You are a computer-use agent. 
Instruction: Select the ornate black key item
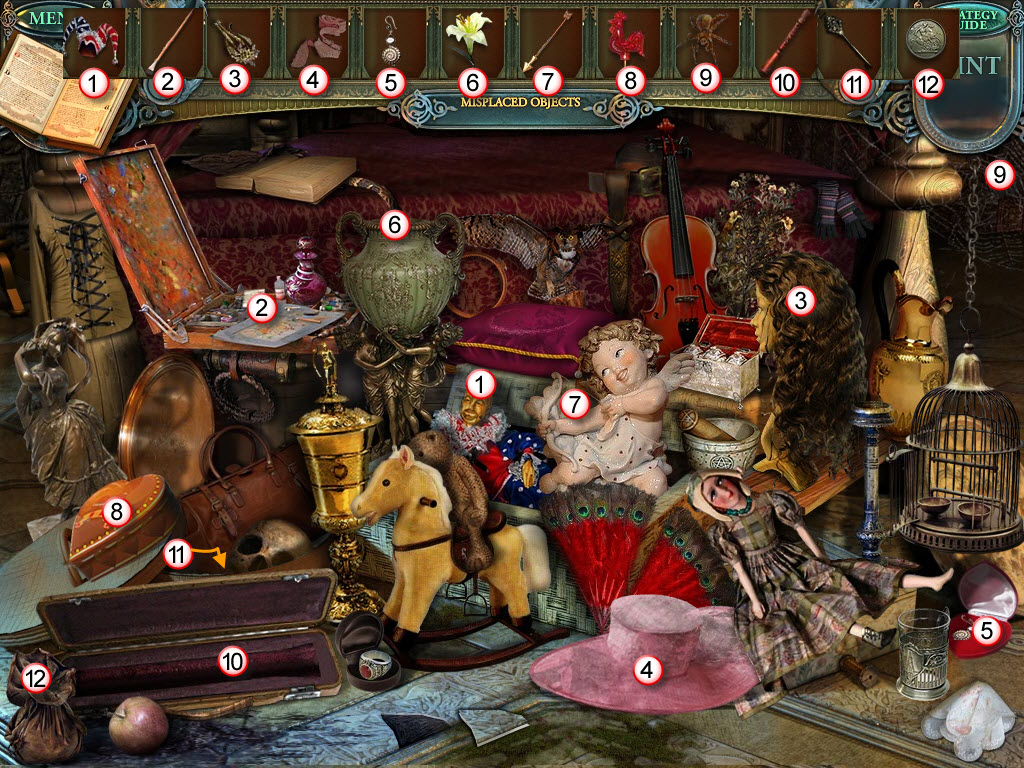point(851,42)
